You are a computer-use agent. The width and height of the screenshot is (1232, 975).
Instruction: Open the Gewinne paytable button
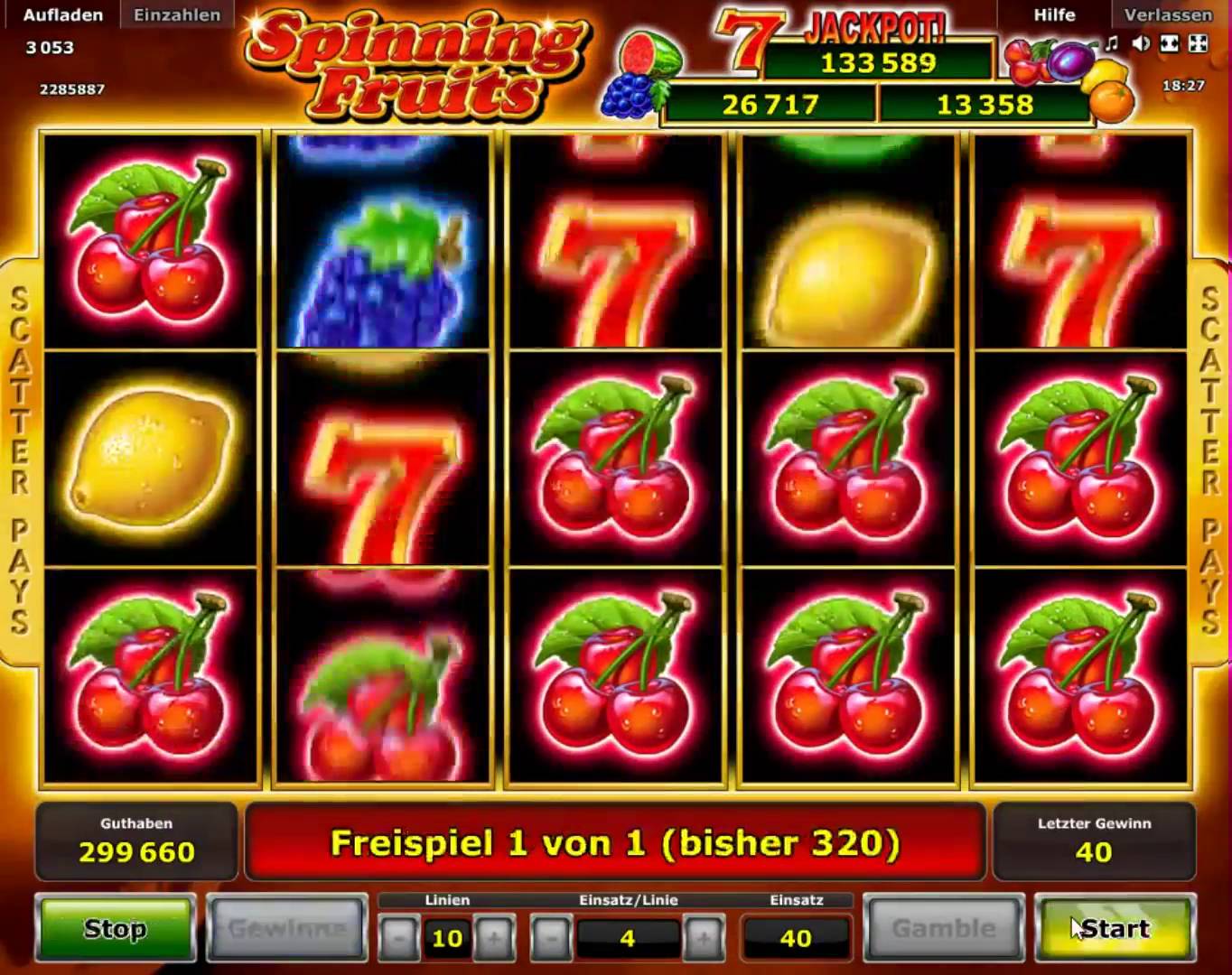point(286,928)
